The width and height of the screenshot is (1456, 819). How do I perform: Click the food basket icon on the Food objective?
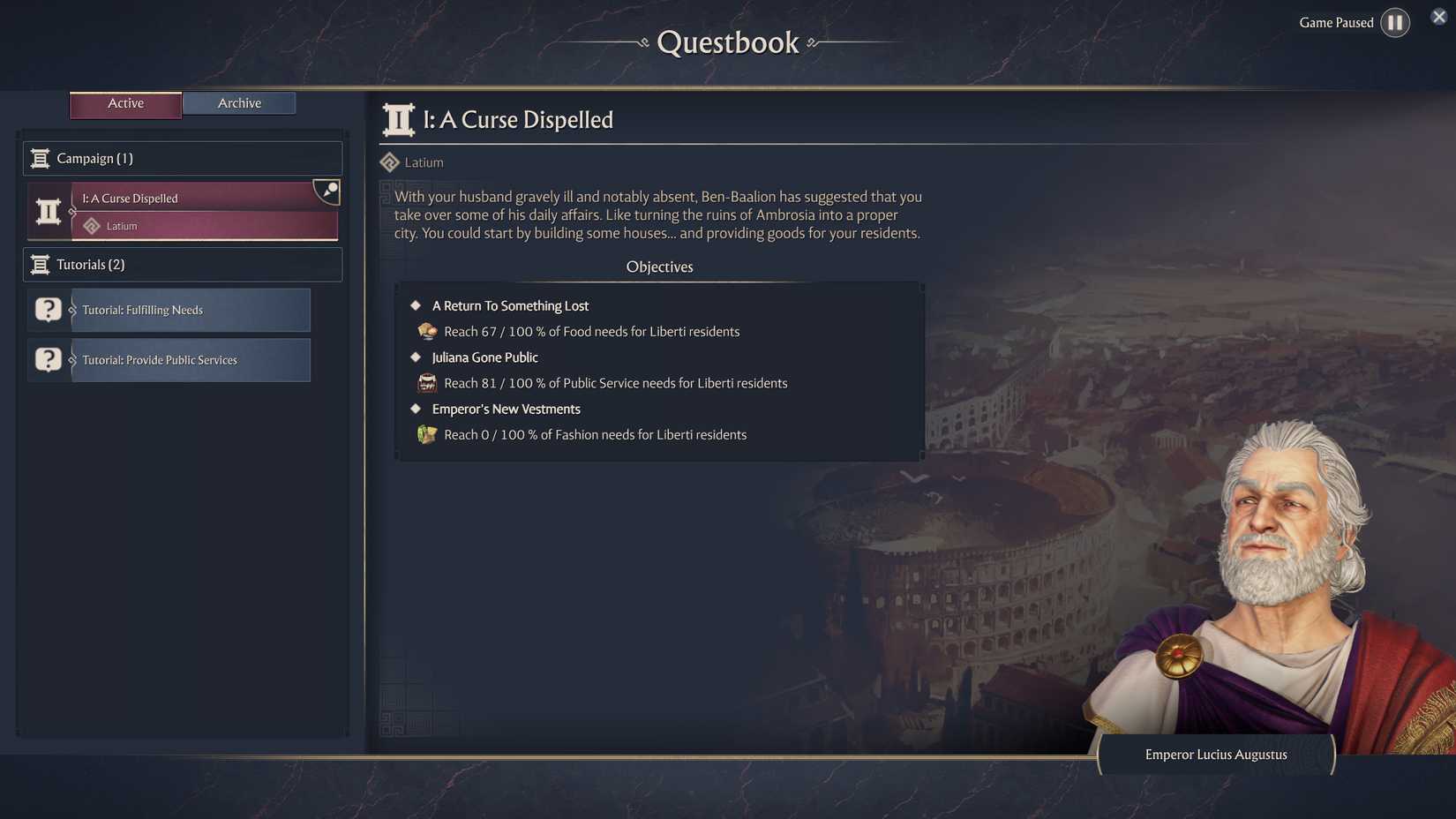pos(427,331)
